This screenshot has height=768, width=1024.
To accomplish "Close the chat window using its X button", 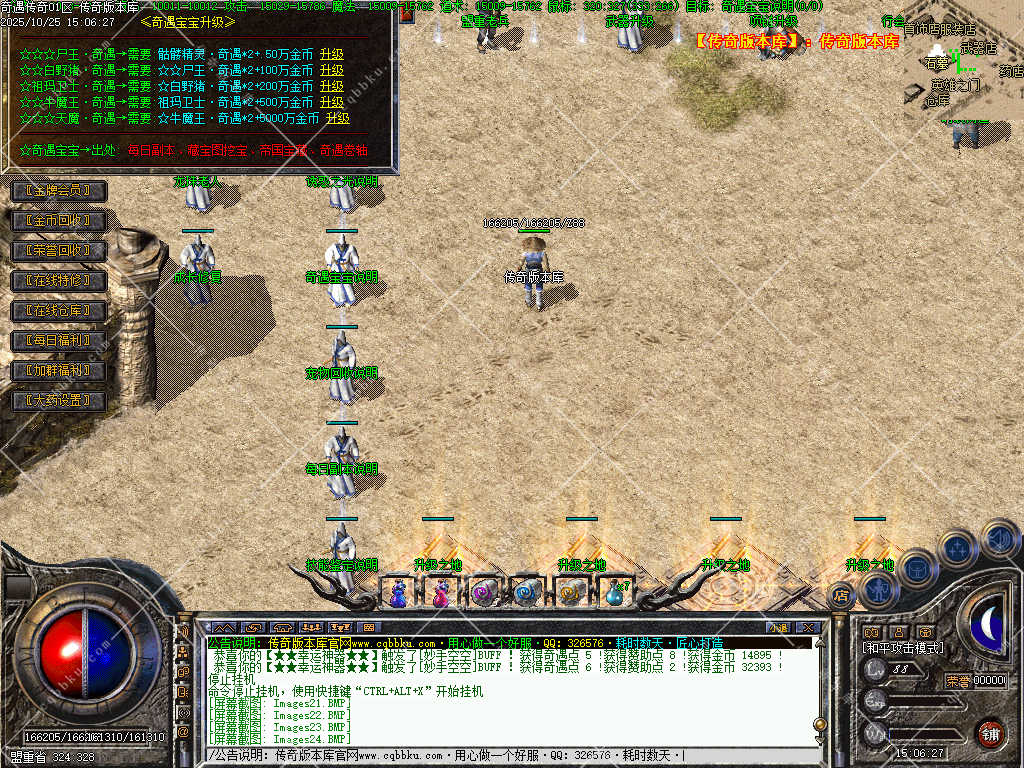I will pyautogui.click(x=808, y=627).
